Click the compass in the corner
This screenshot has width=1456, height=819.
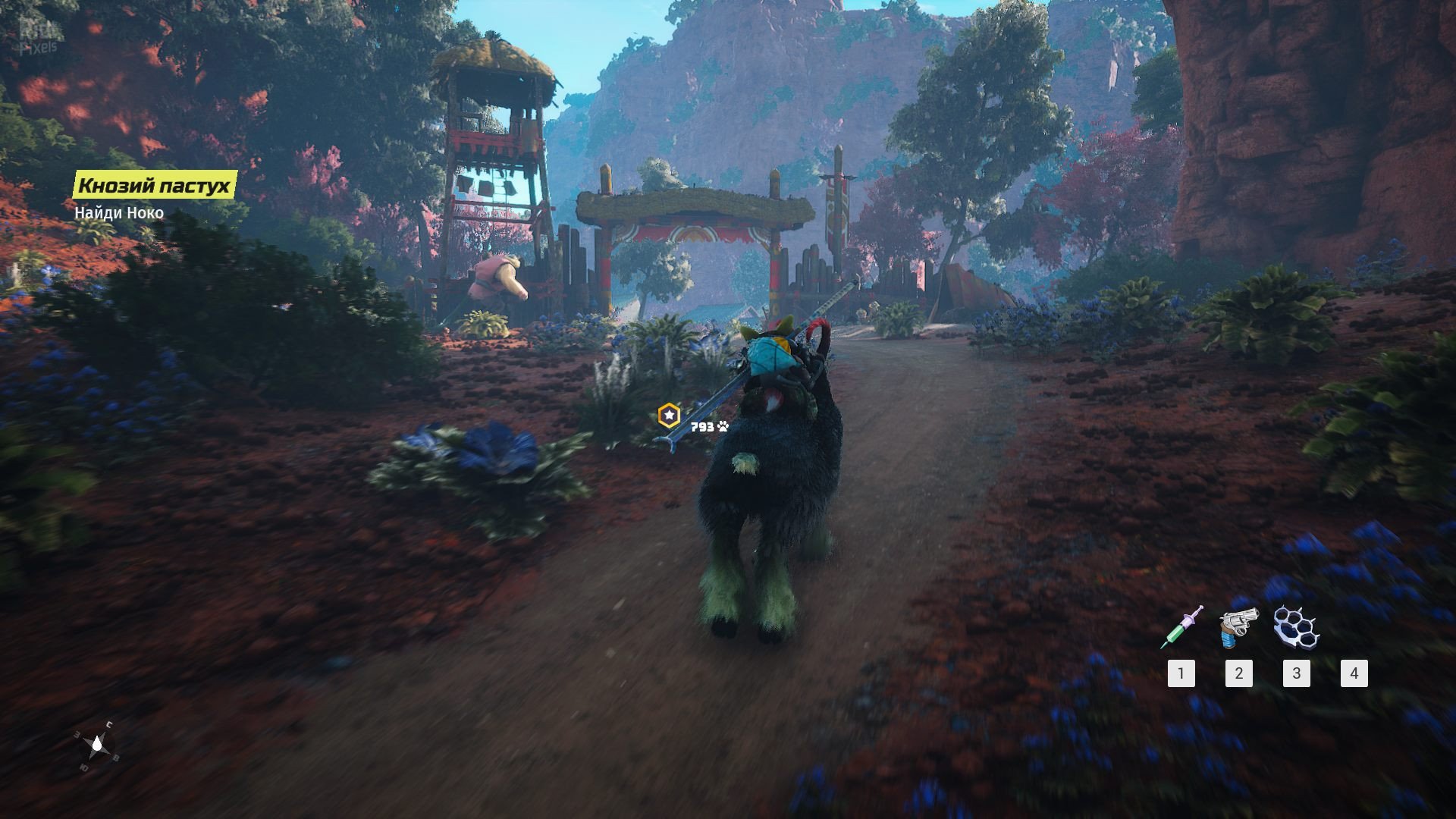pyautogui.click(x=97, y=747)
